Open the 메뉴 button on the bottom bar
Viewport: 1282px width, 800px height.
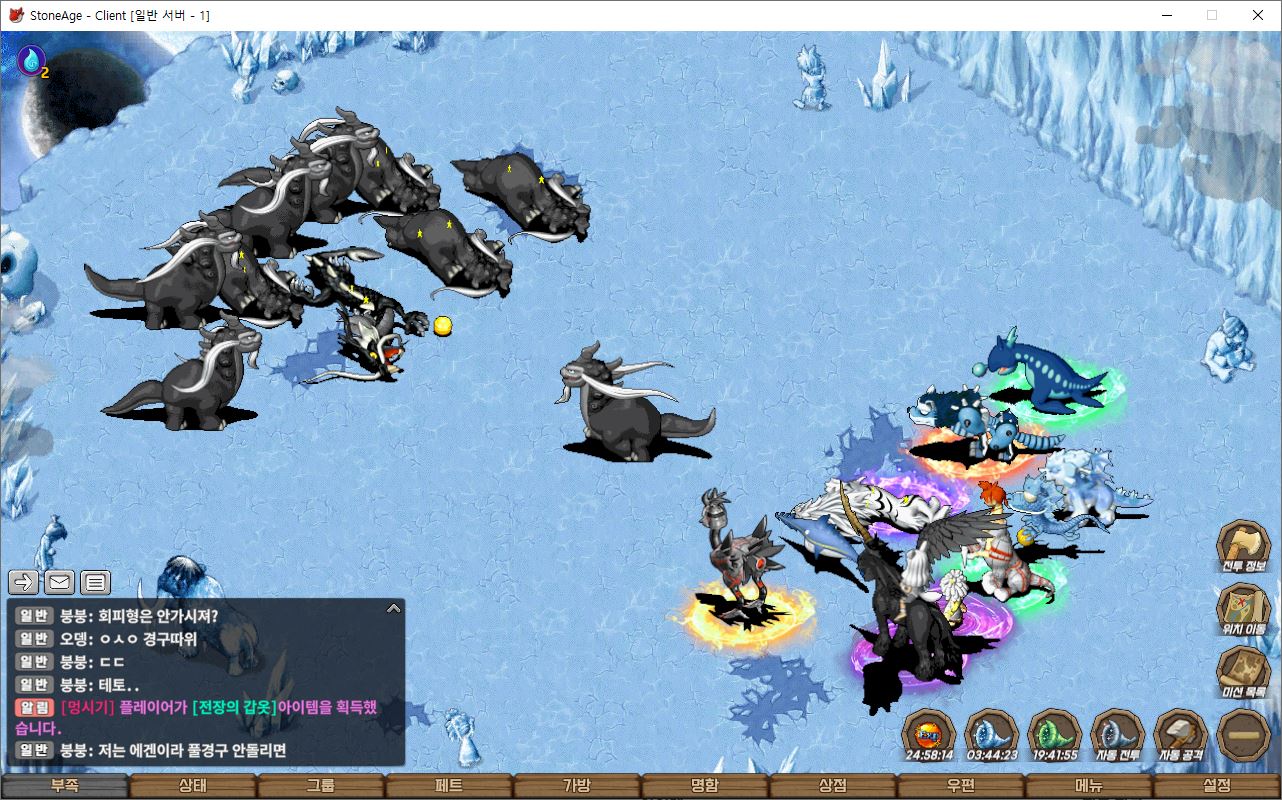1089,786
